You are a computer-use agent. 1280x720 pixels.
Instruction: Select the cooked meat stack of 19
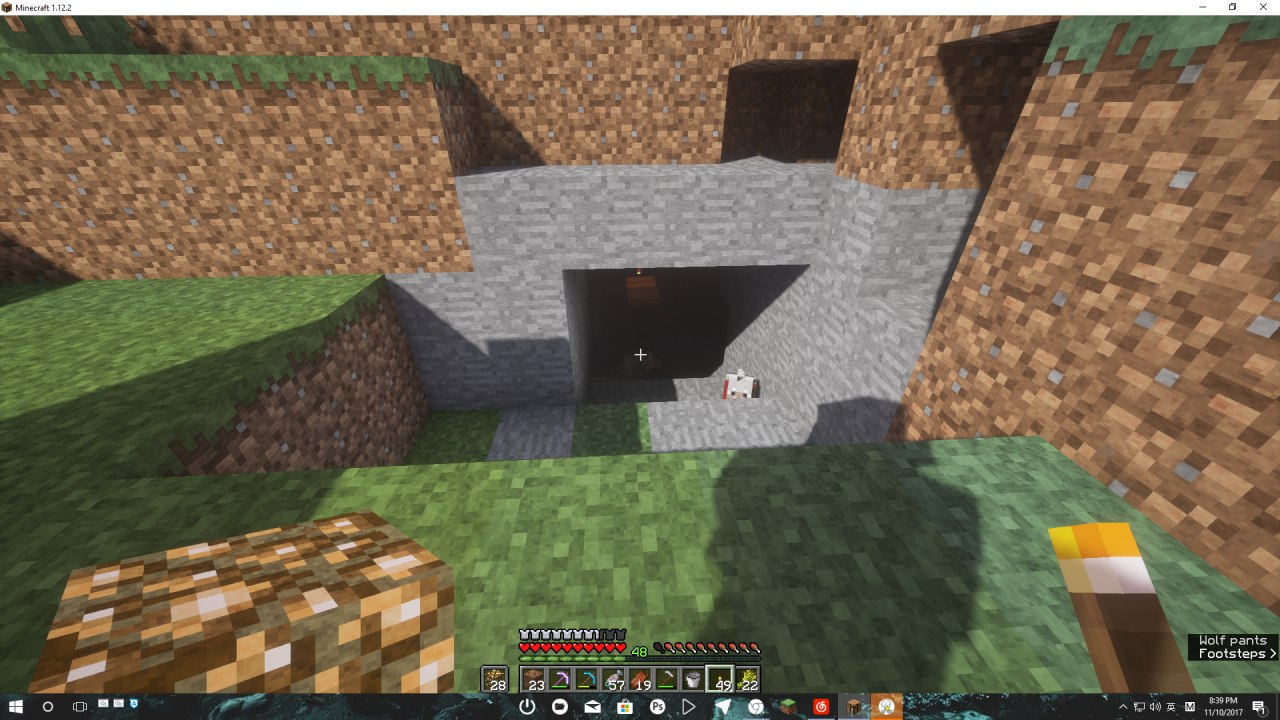tap(640, 680)
